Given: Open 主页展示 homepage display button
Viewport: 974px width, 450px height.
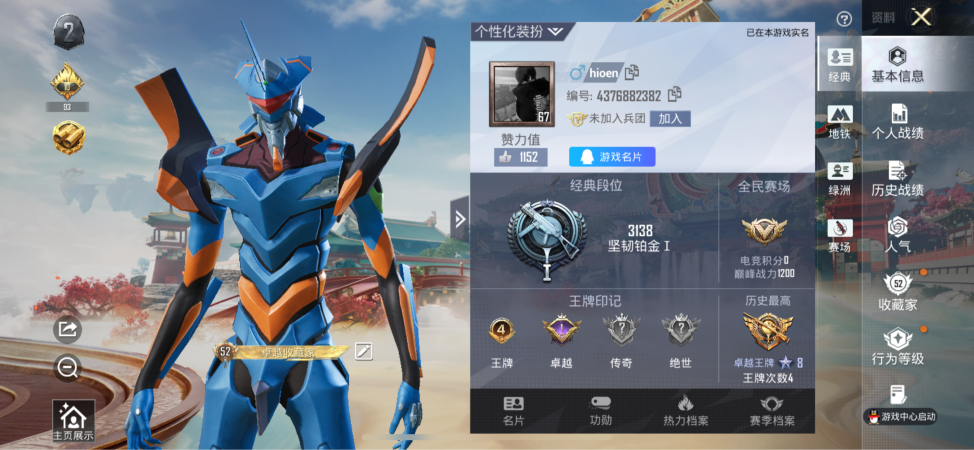Looking at the screenshot, I should pyautogui.click(x=74, y=422).
